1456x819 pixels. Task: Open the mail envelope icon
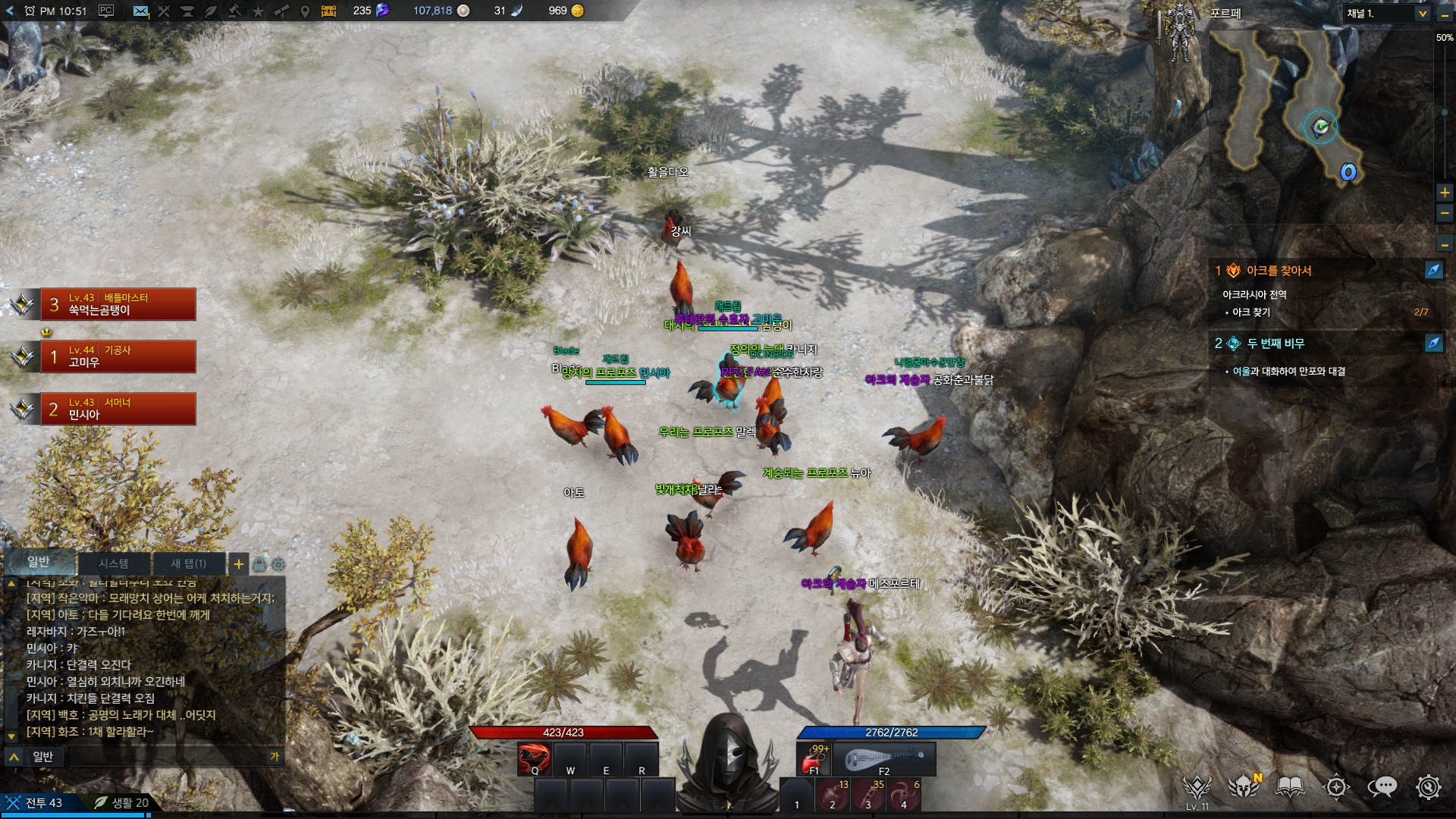click(x=140, y=11)
